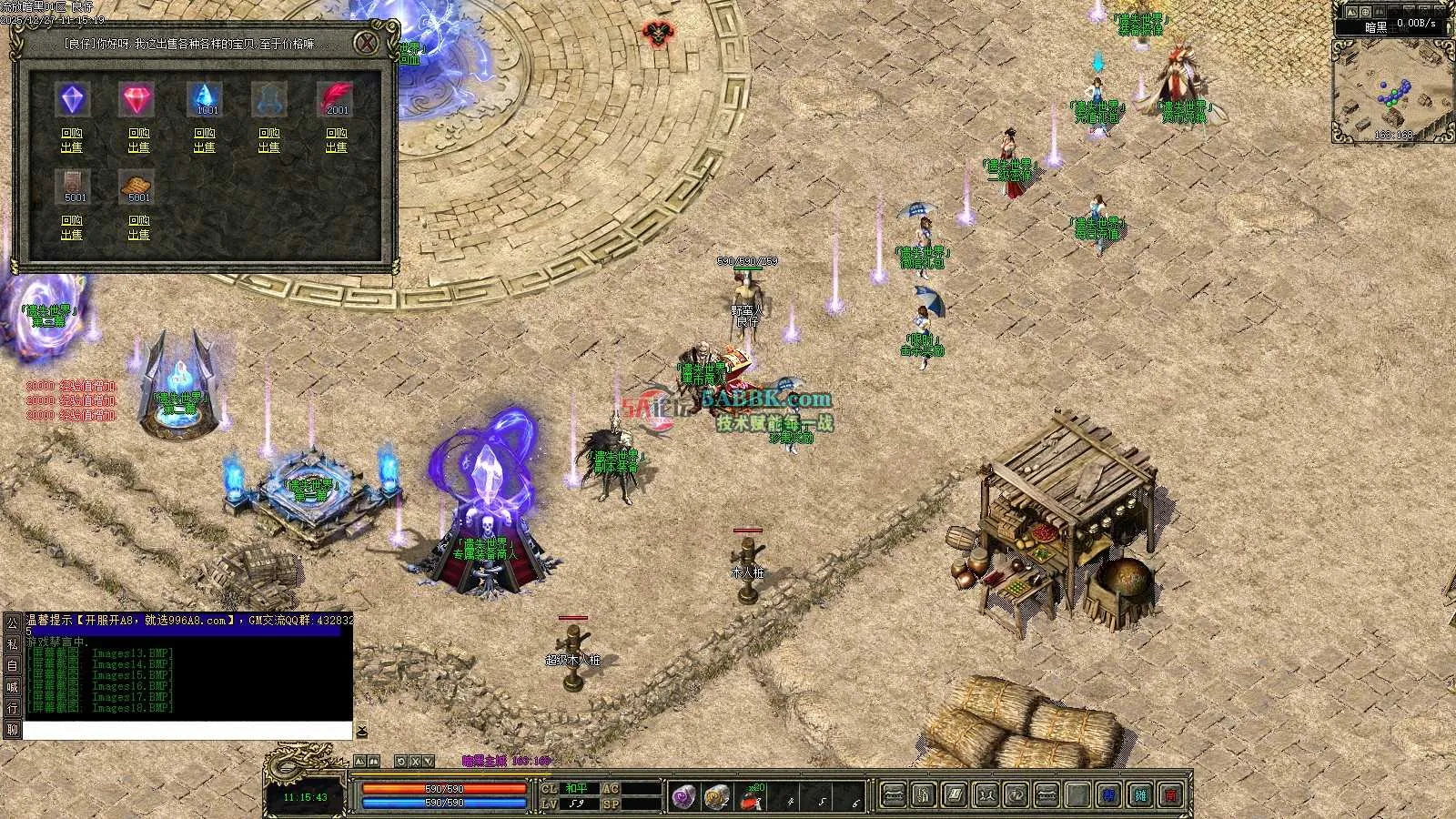Viewport: 1456px width, 819px height.
Task: Click 出售 under the red ruby gem
Action: click(x=138, y=147)
